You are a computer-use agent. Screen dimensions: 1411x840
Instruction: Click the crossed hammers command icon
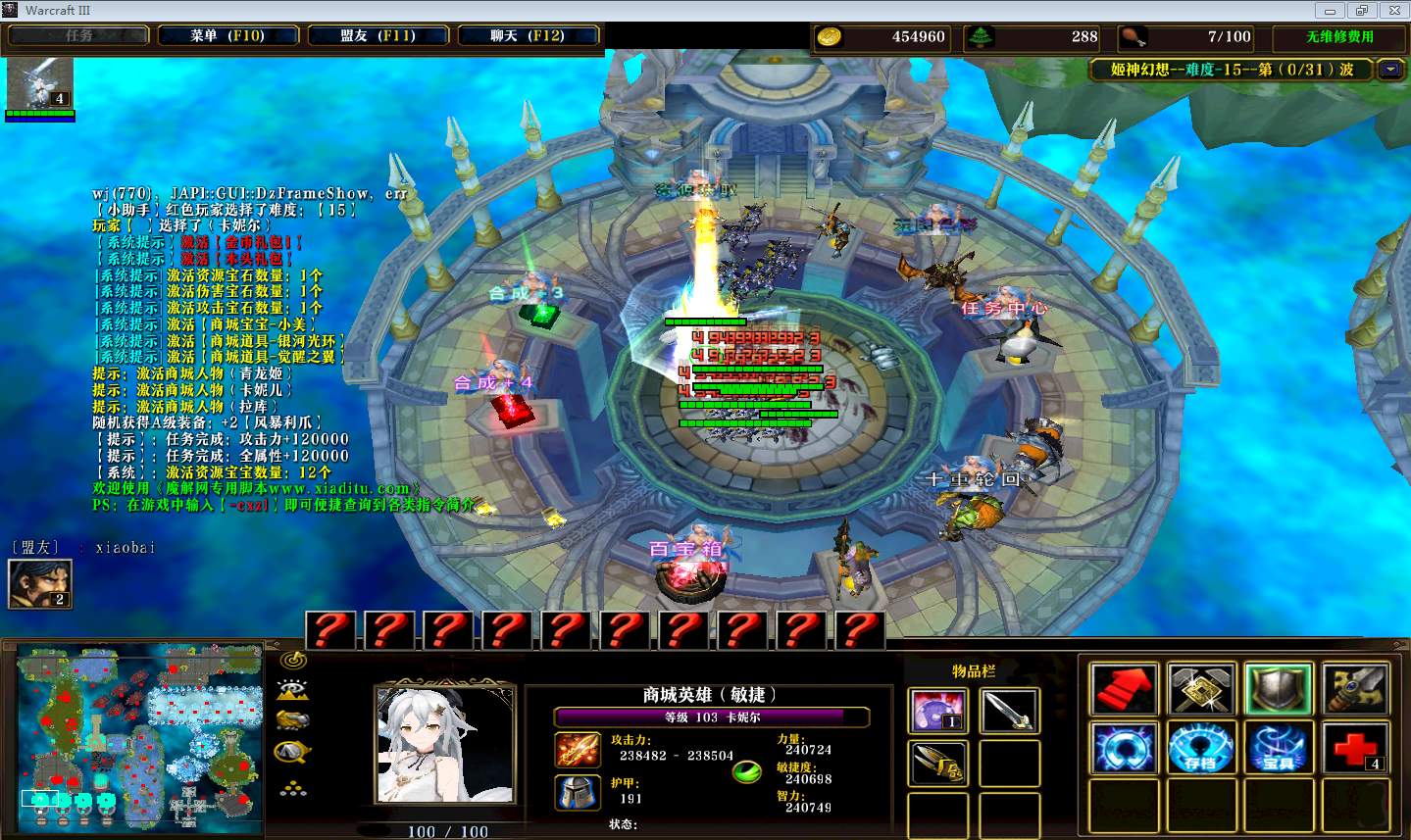click(1201, 688)
